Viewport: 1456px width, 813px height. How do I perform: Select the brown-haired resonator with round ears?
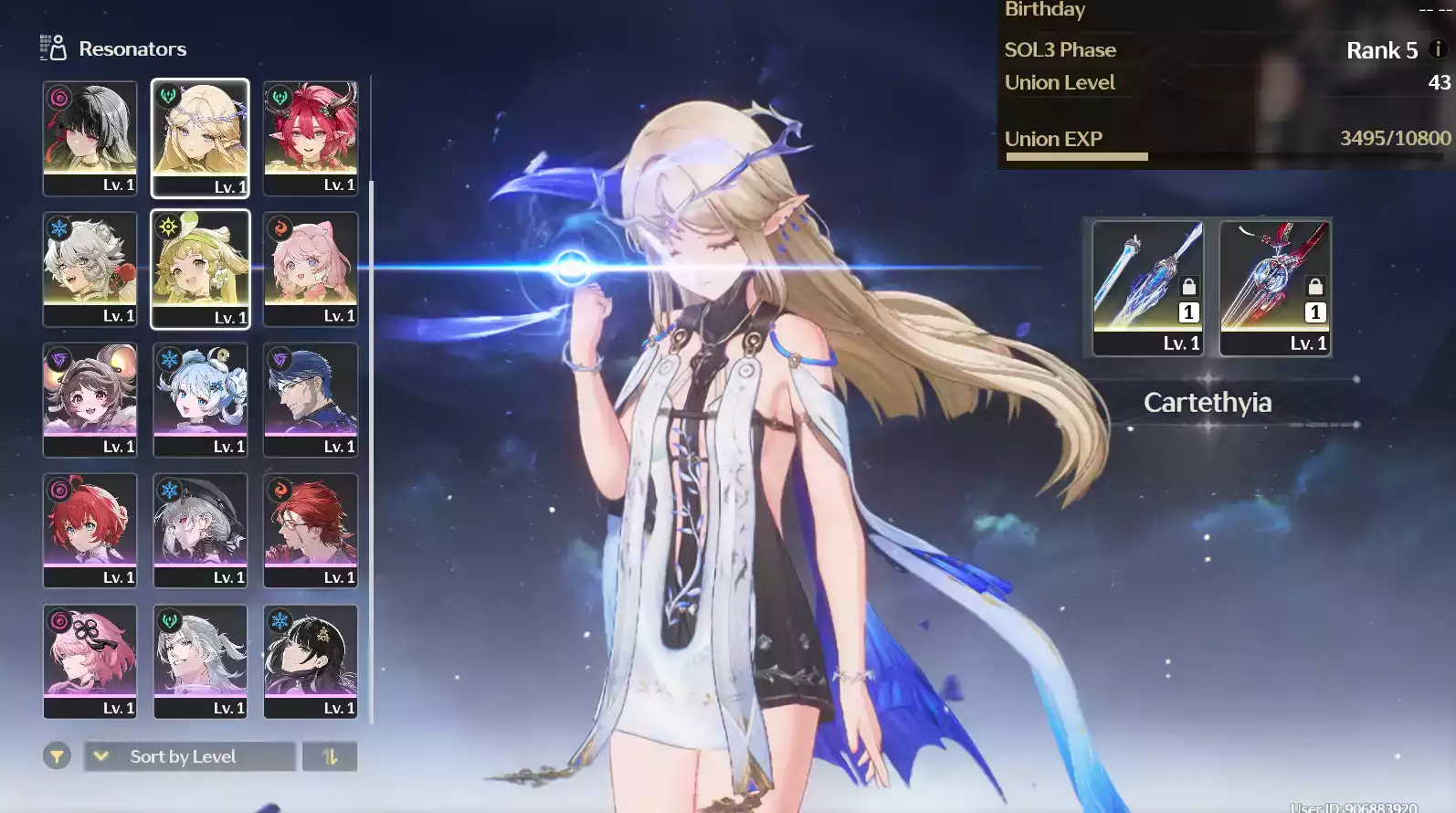pyautogui.click(x=90, y=399)
